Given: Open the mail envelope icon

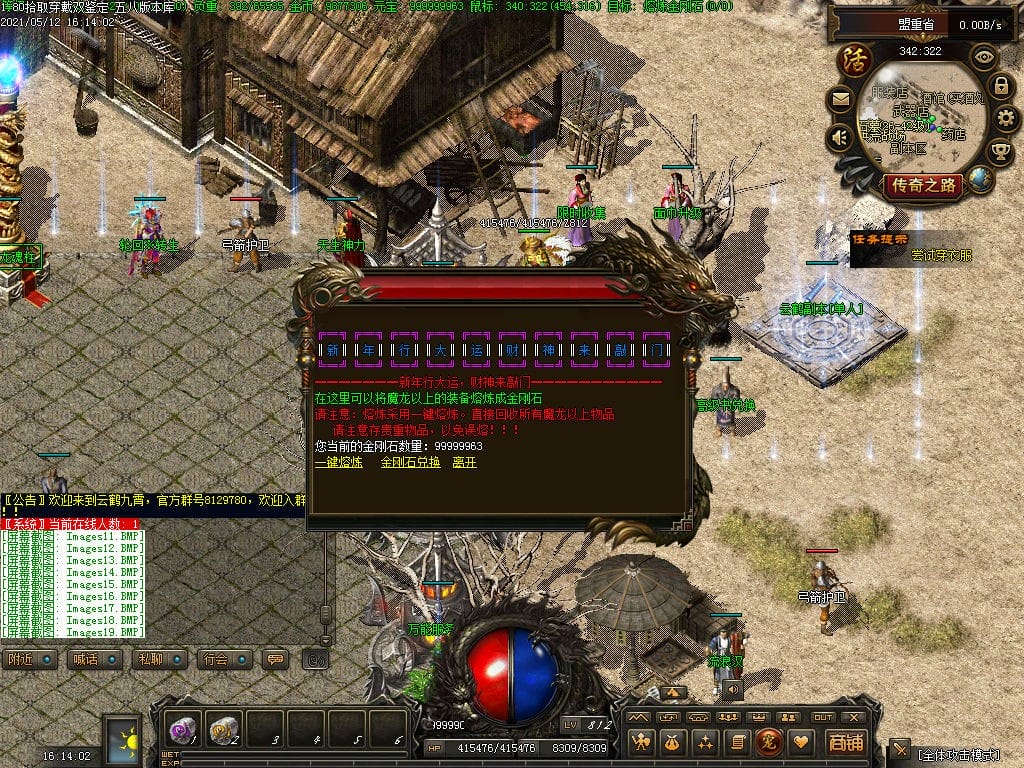Looking at the screenshot, I should 840,99.
